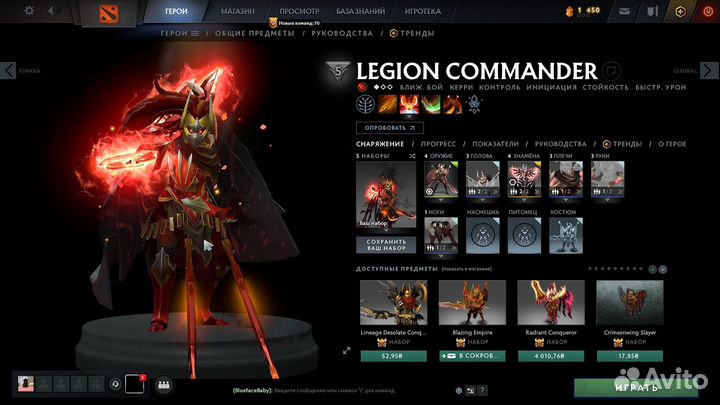View the ТРЕНДЫ trends section
The image size is (720, 405).
click(414, 33)
